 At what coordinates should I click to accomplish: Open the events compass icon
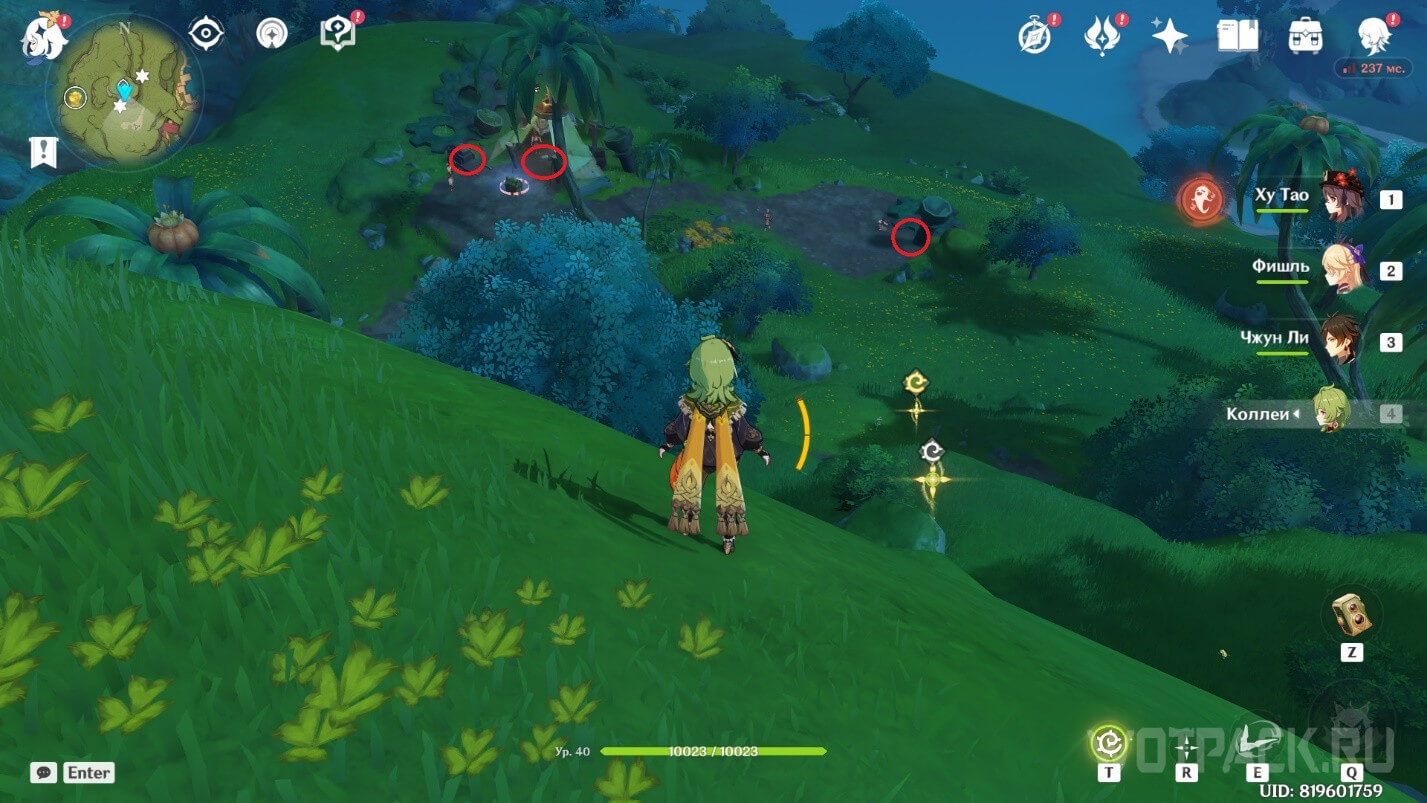coord(1034,36)
